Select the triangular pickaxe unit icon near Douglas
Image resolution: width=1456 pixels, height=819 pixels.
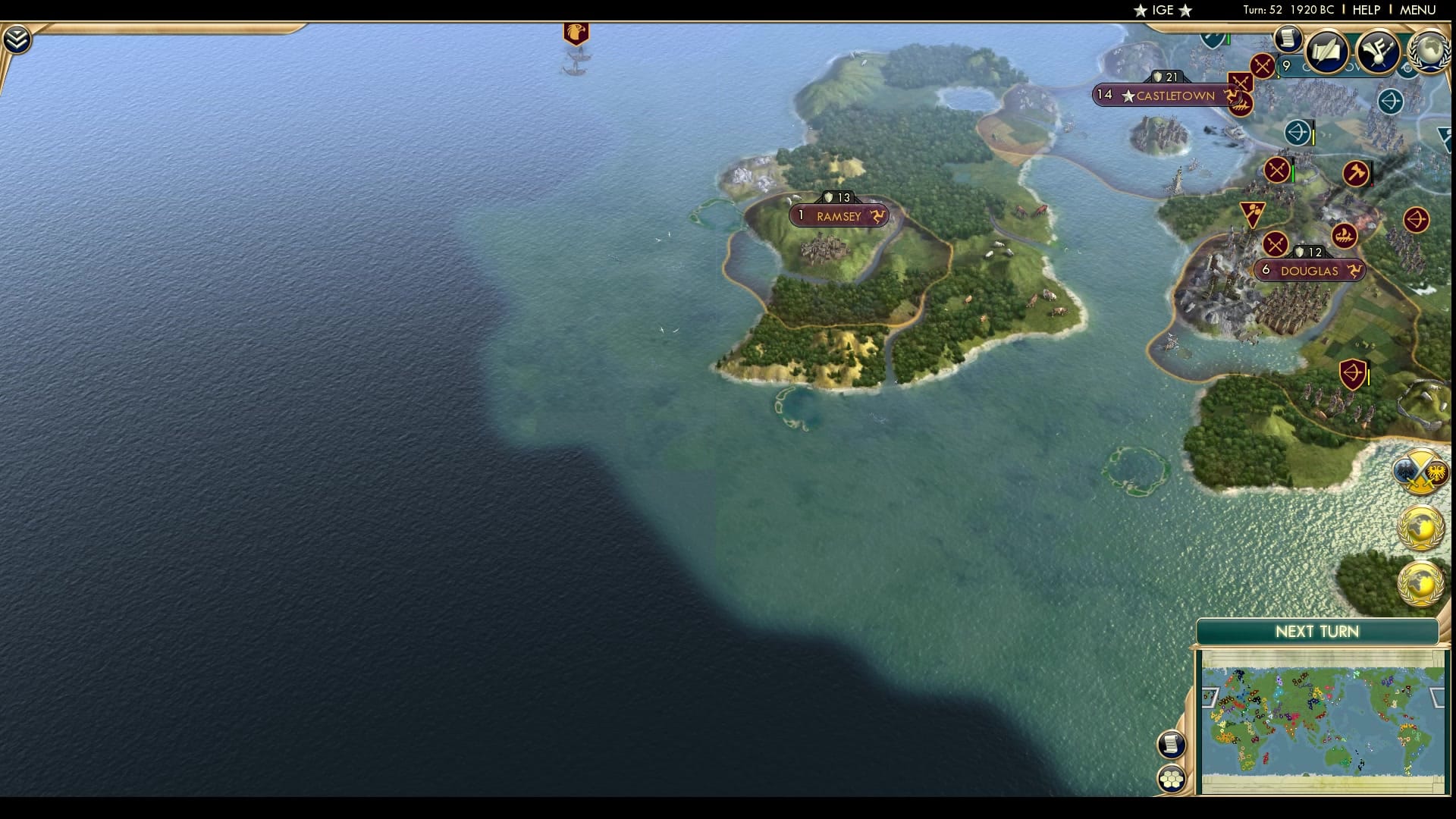tap(1252, 215)
